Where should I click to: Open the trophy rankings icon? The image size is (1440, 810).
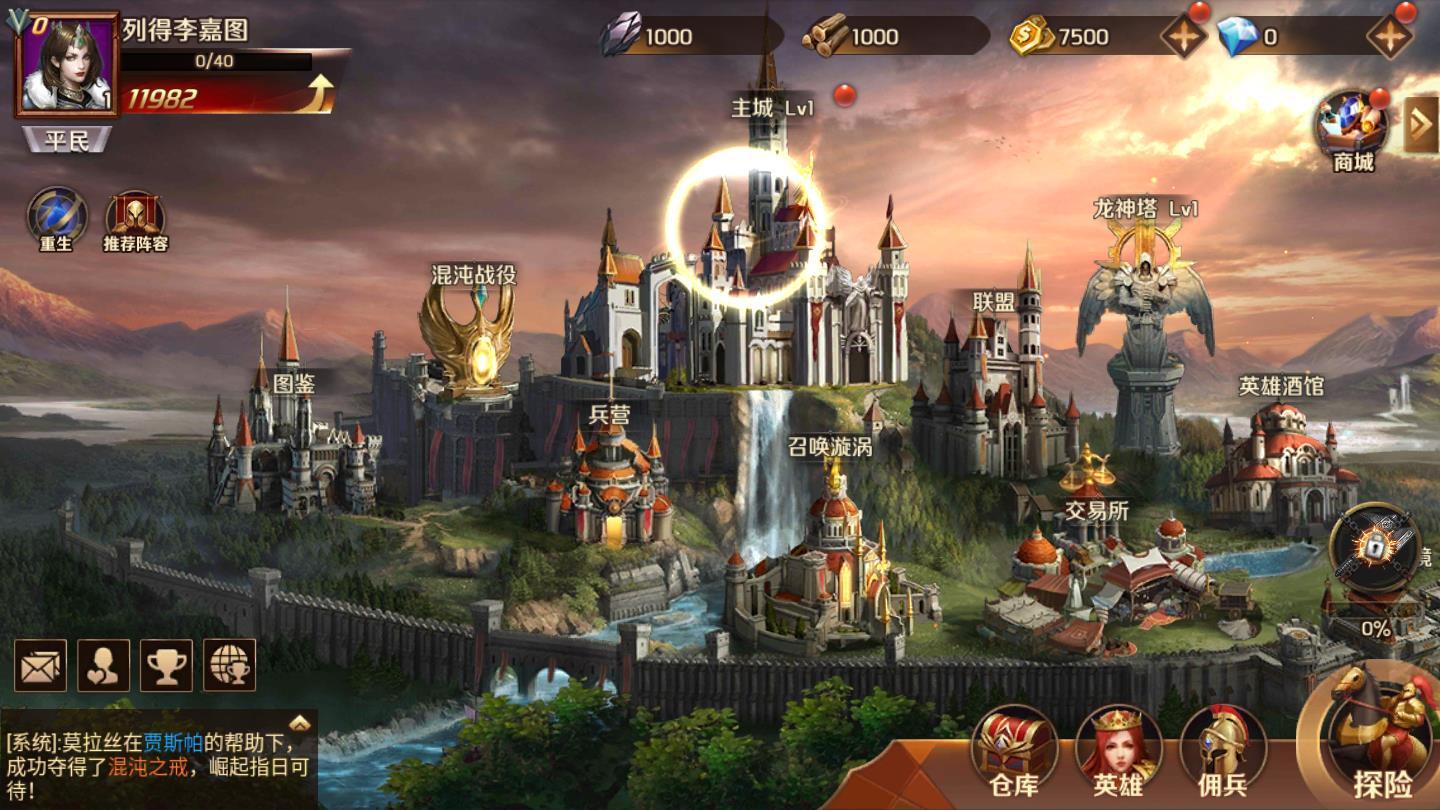pyautogui.click(x=166, y=665)
